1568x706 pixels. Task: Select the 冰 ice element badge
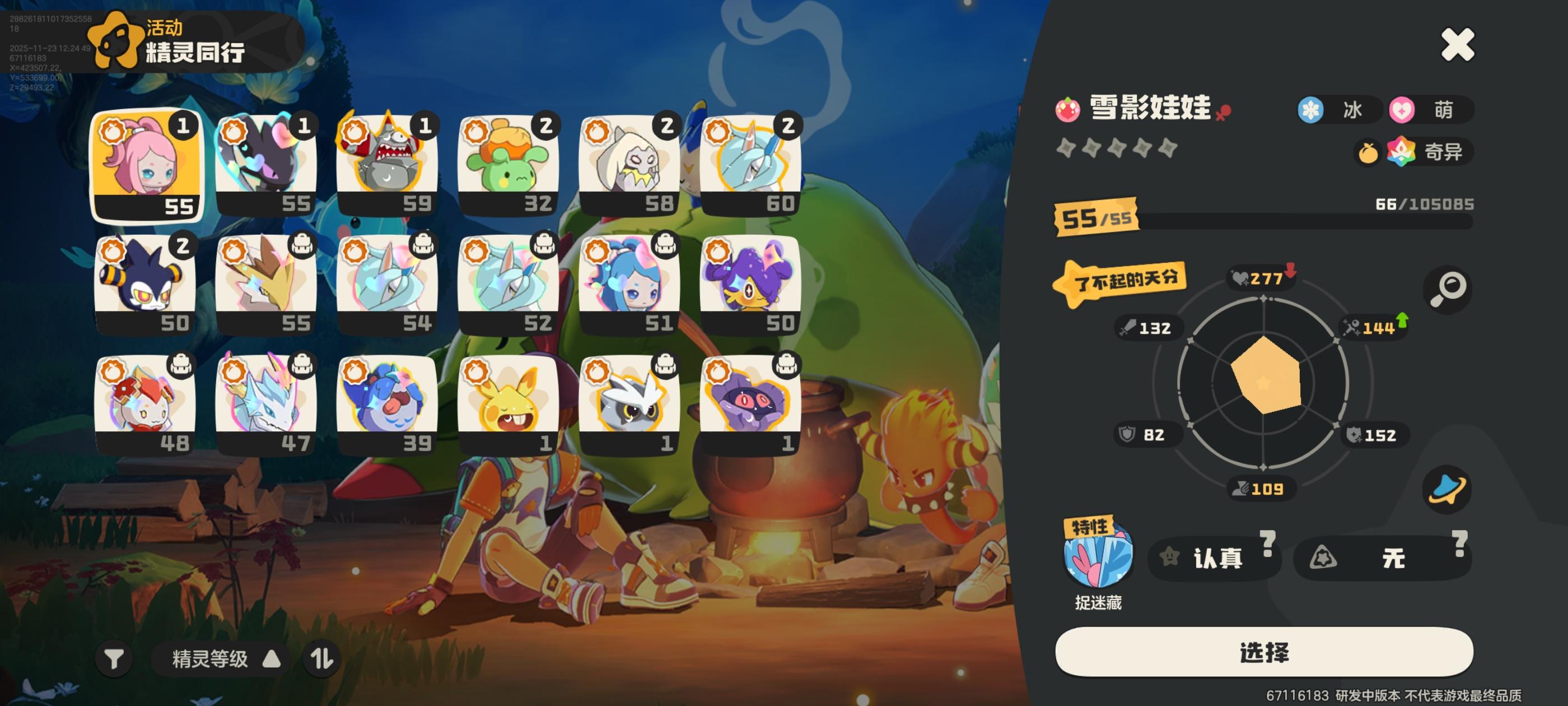coord(1340,110)
